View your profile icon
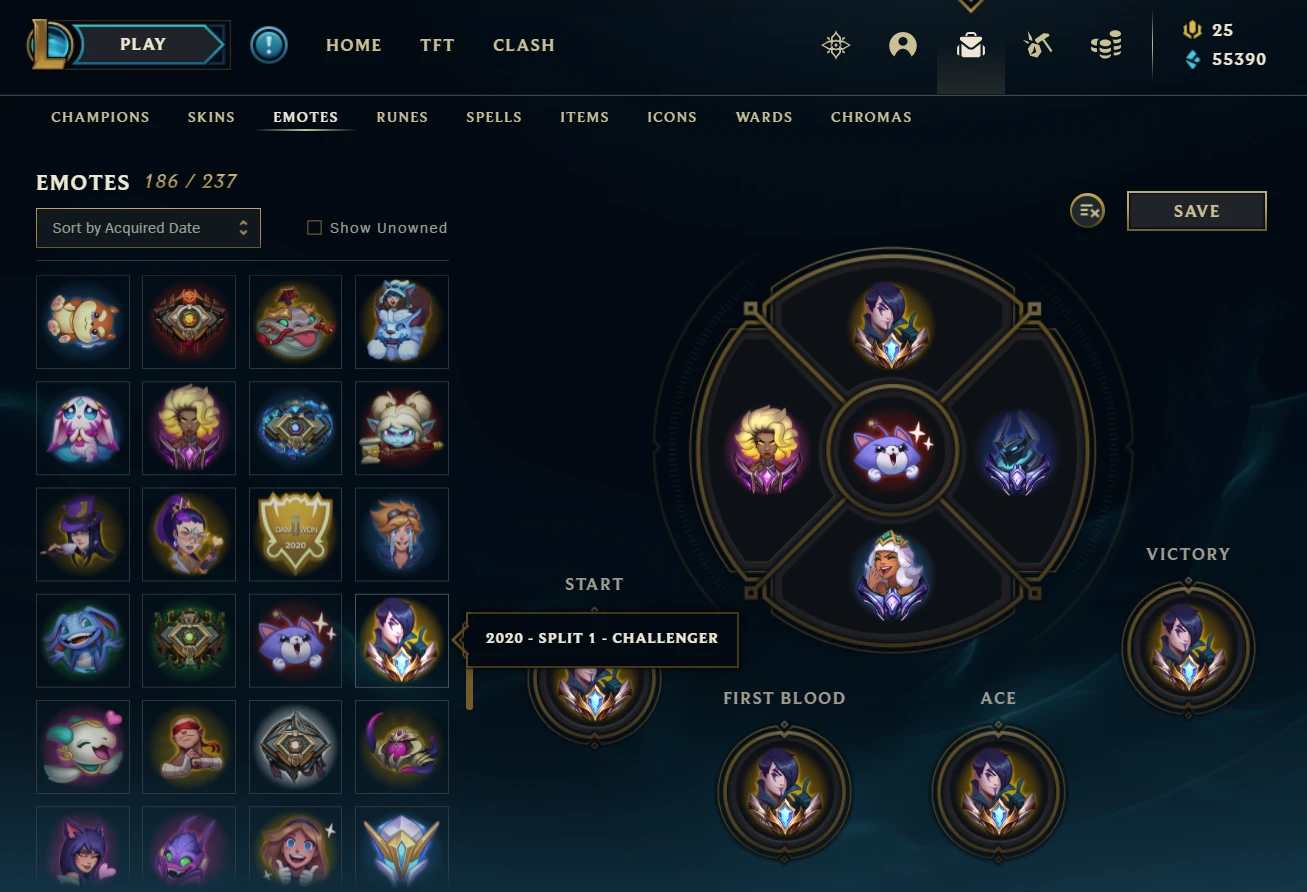The height and width of the screenshot is (892, 1307). click(x=902, y=44)
